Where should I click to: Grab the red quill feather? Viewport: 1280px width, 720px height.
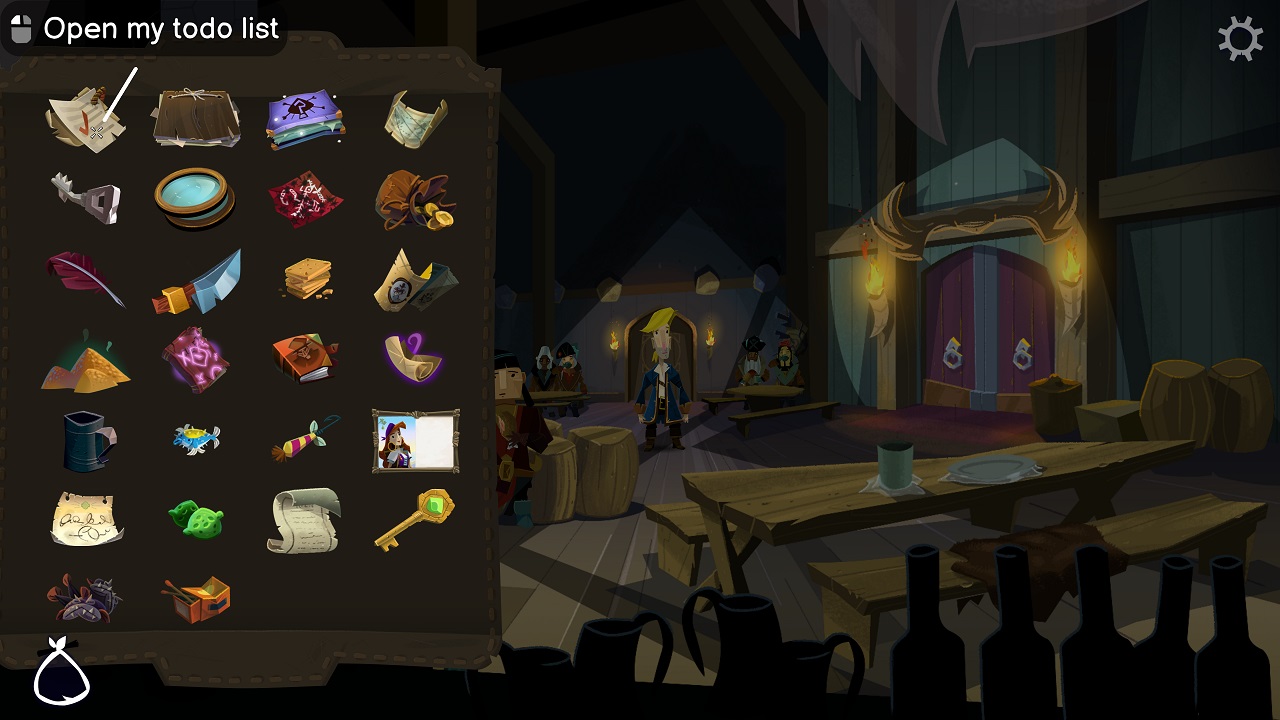click(x=85, y=278)
